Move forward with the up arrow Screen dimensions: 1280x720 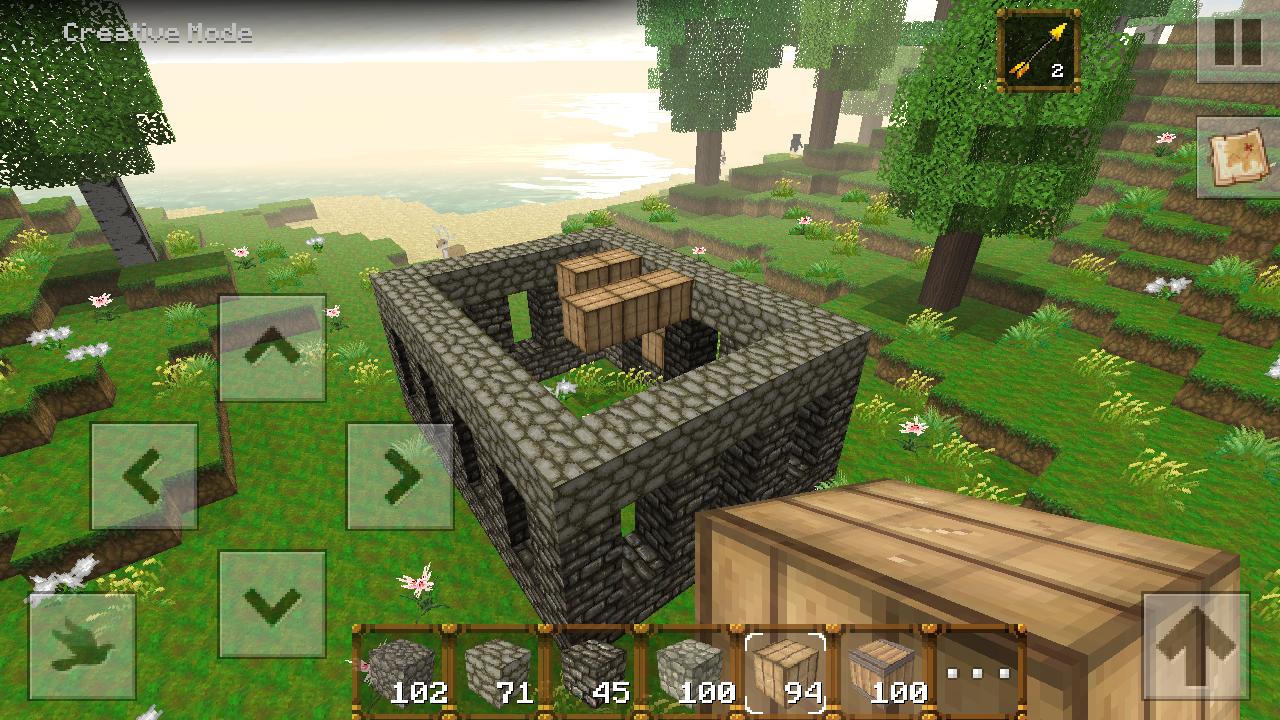point(272,345)
